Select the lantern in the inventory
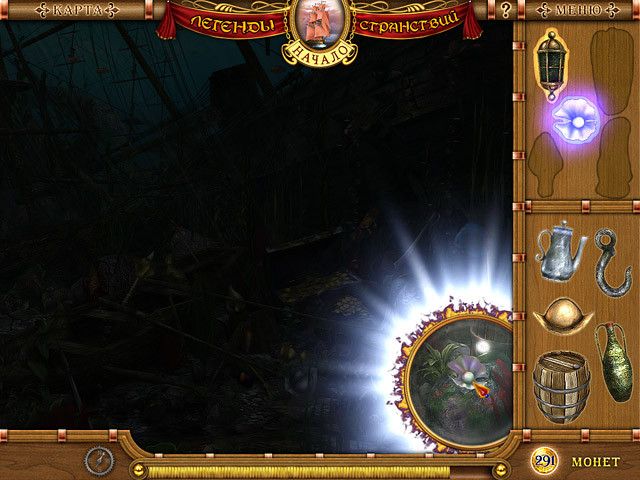 point(551,58)
